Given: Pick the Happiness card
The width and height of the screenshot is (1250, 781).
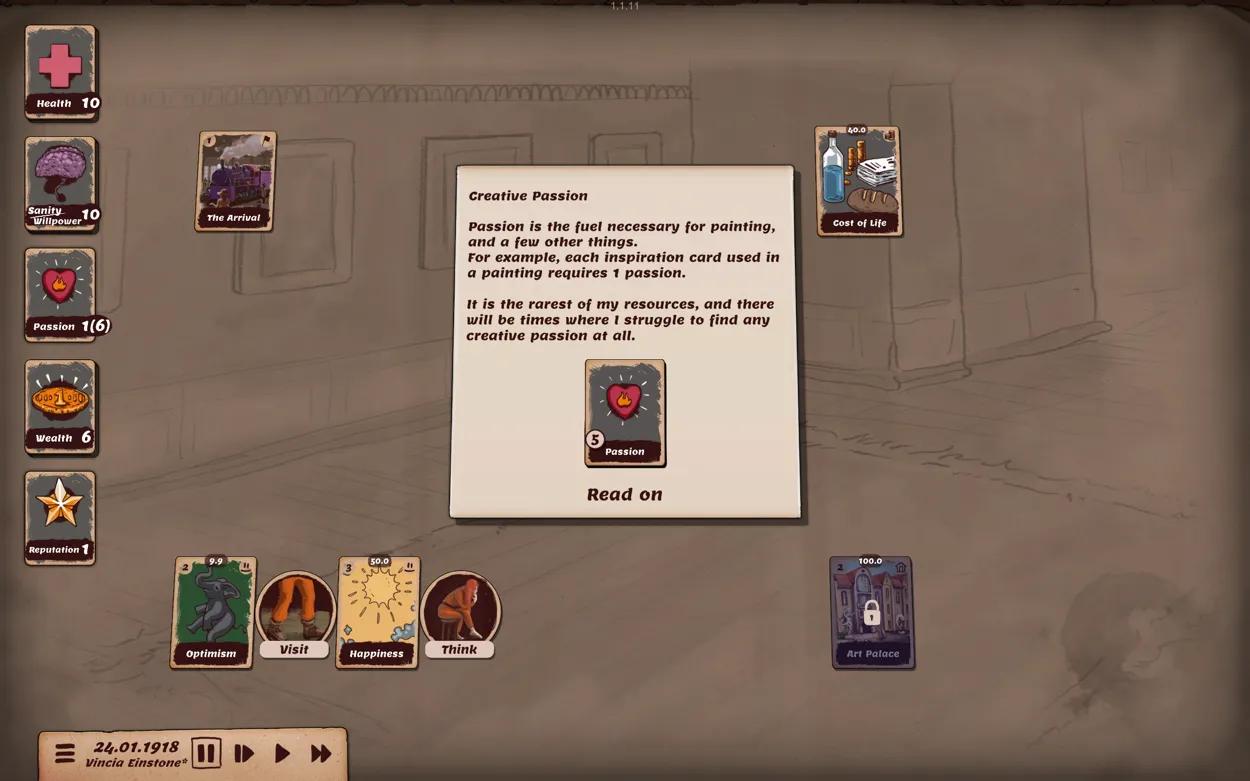Looking at the screenshot, I should (377, 612).
